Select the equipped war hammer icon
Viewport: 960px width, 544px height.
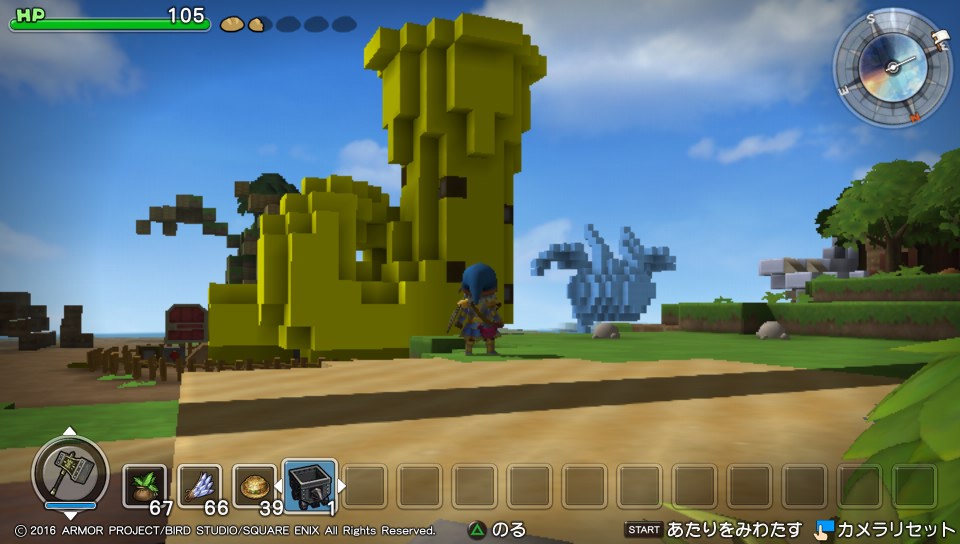click(x=69, y=468)
